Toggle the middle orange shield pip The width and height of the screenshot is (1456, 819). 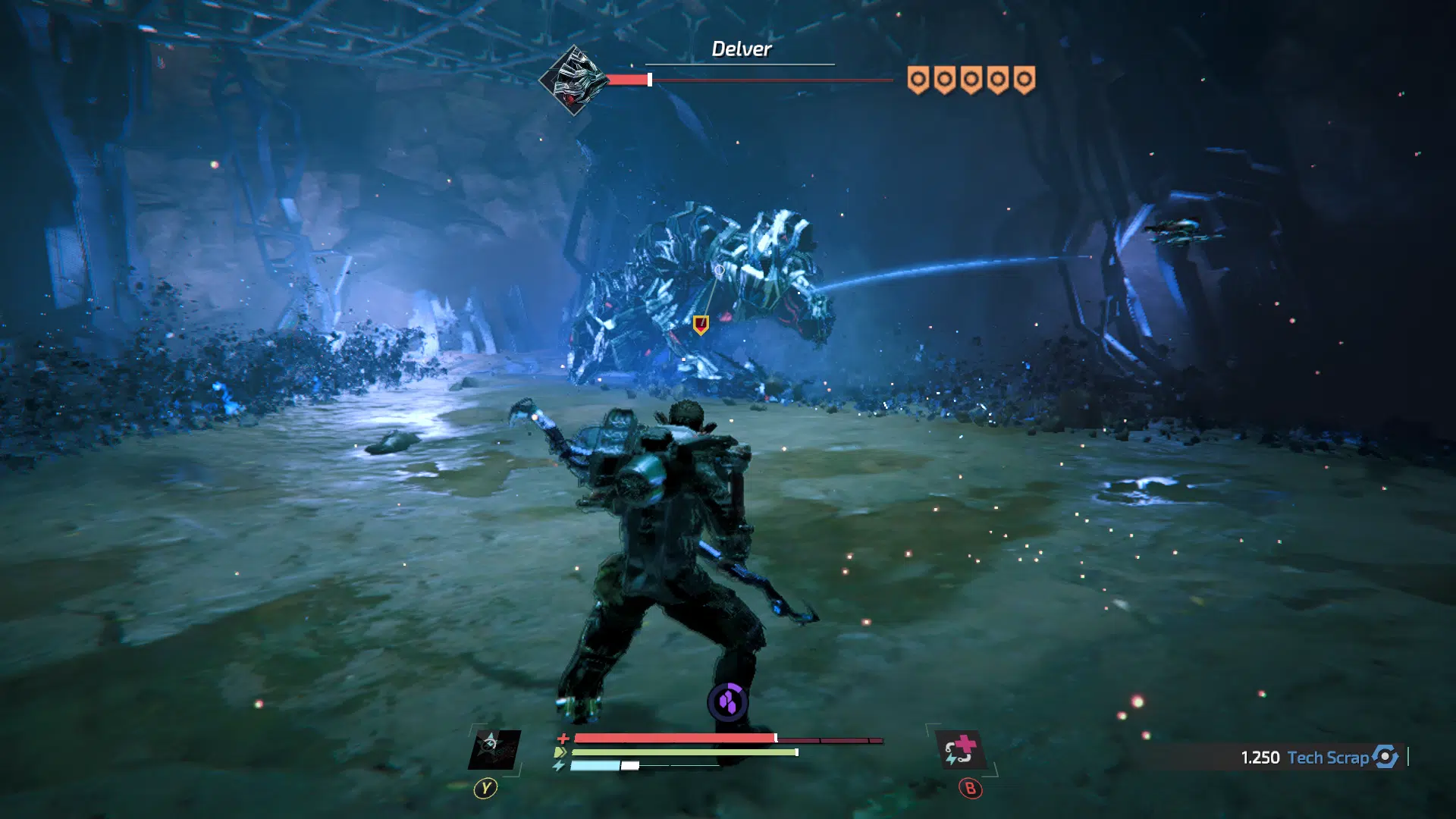click(x=971, y=79)
